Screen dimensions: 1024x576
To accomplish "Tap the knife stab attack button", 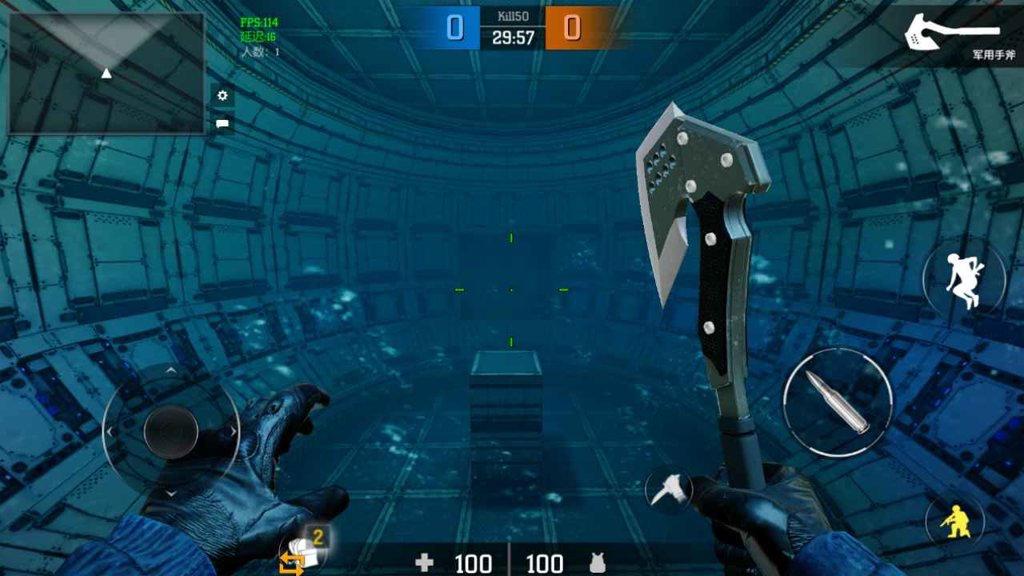I will (666, 489).
